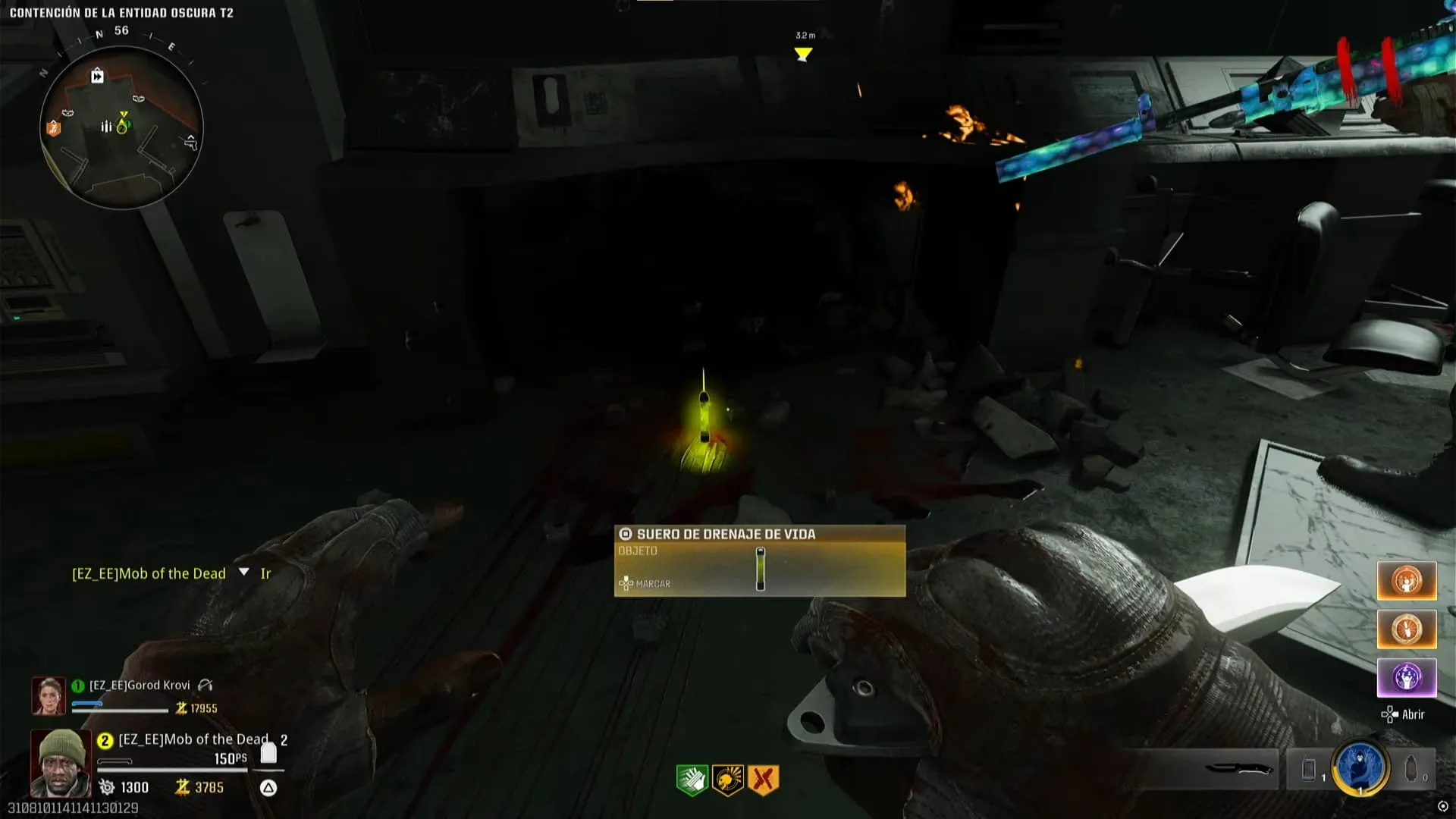Select the middle orange gobblegum slot
The width and height of the screenshot is (1456, 819).
(1406, 629)
